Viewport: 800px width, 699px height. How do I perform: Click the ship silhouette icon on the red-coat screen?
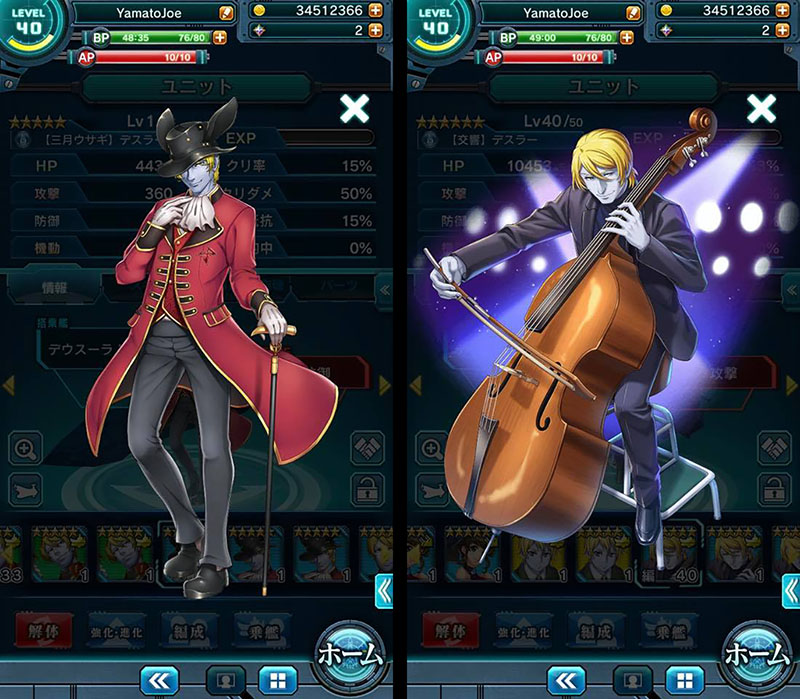tap(26, 489)
